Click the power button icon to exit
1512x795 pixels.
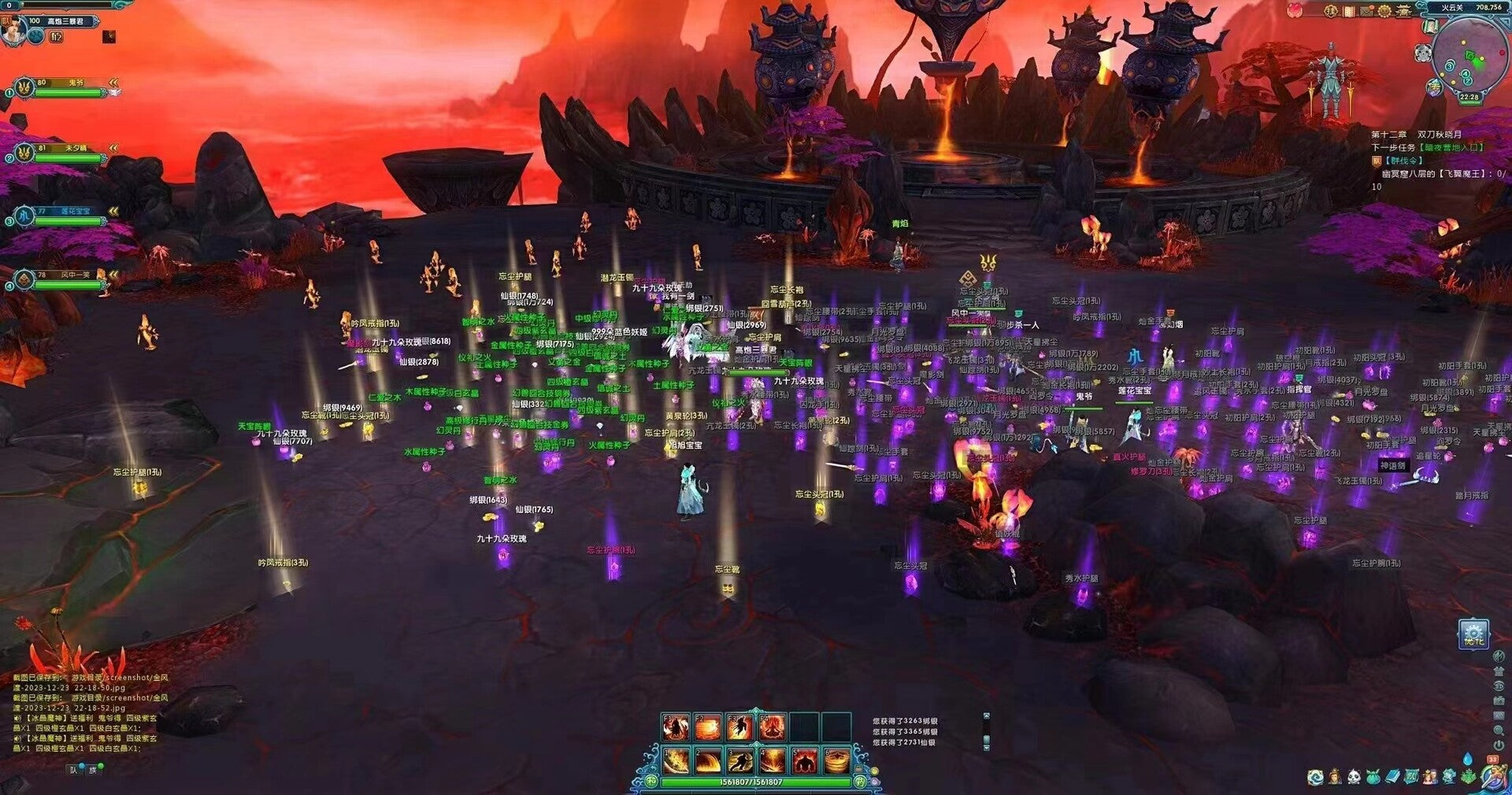(1499, 745)
